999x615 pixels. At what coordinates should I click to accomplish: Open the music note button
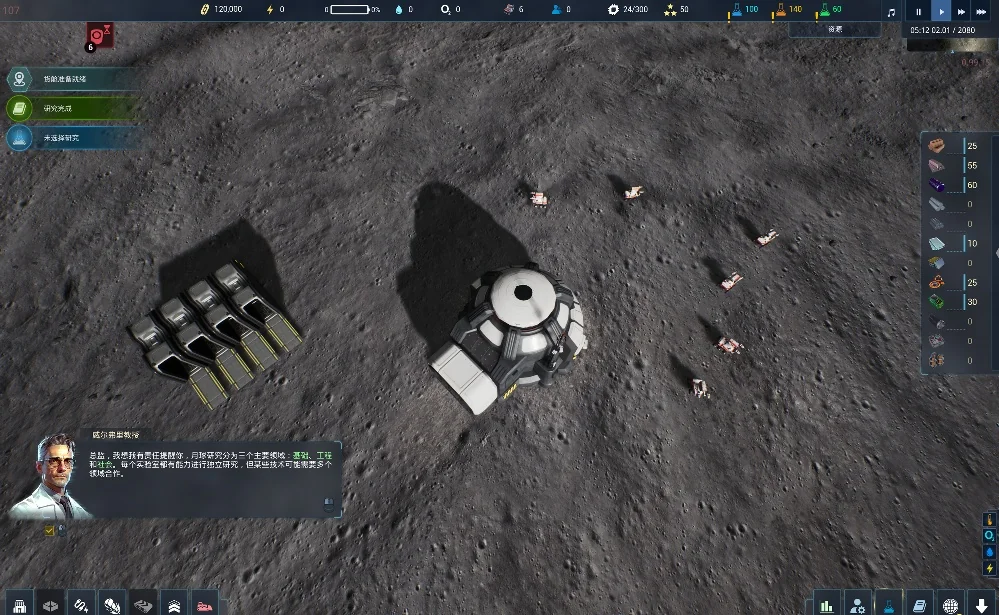coord(891,11)
